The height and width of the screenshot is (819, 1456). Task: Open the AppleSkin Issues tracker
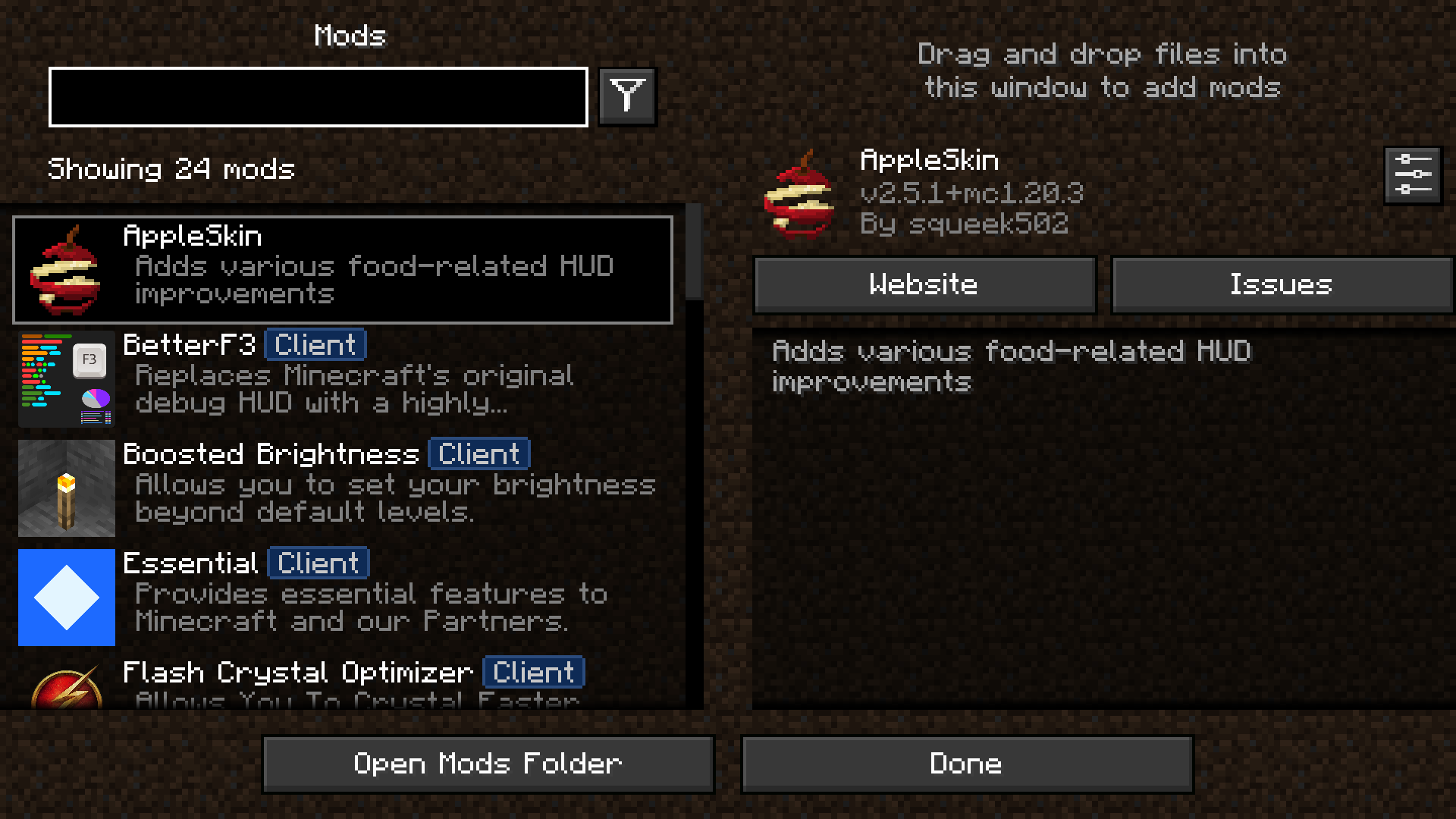point(1281,284)
